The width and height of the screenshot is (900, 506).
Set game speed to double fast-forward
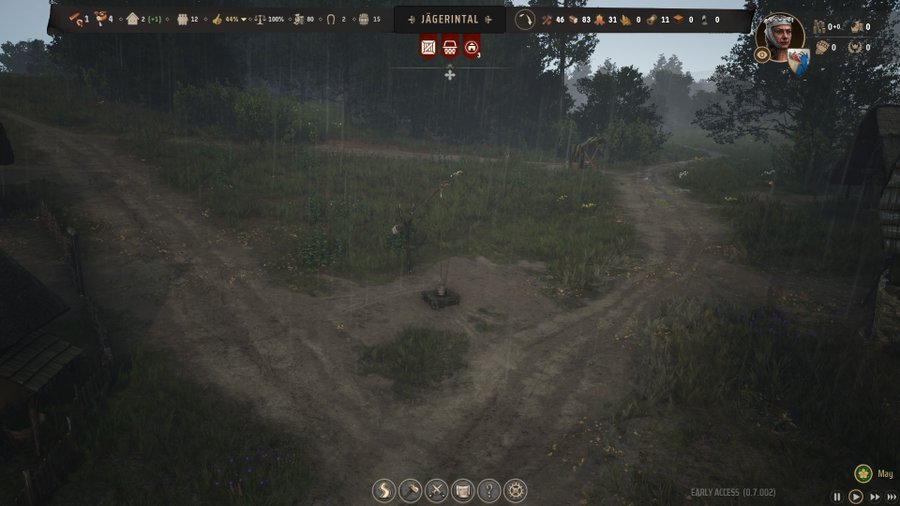pos(874,496)
